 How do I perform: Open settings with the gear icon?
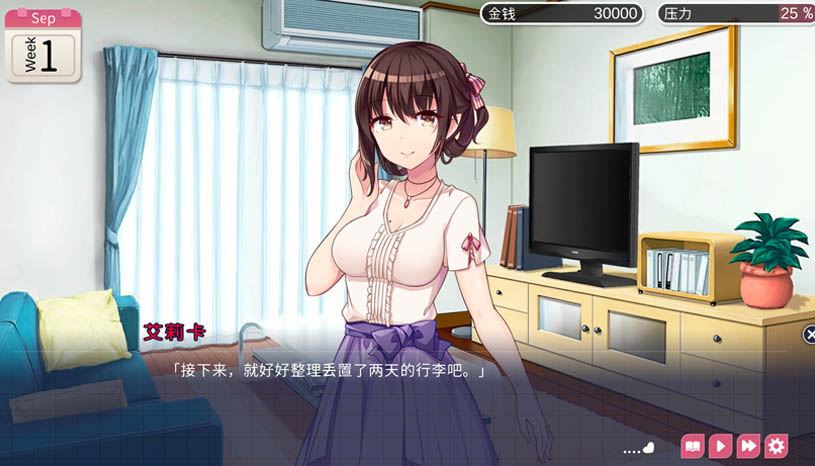coord(776,446)
